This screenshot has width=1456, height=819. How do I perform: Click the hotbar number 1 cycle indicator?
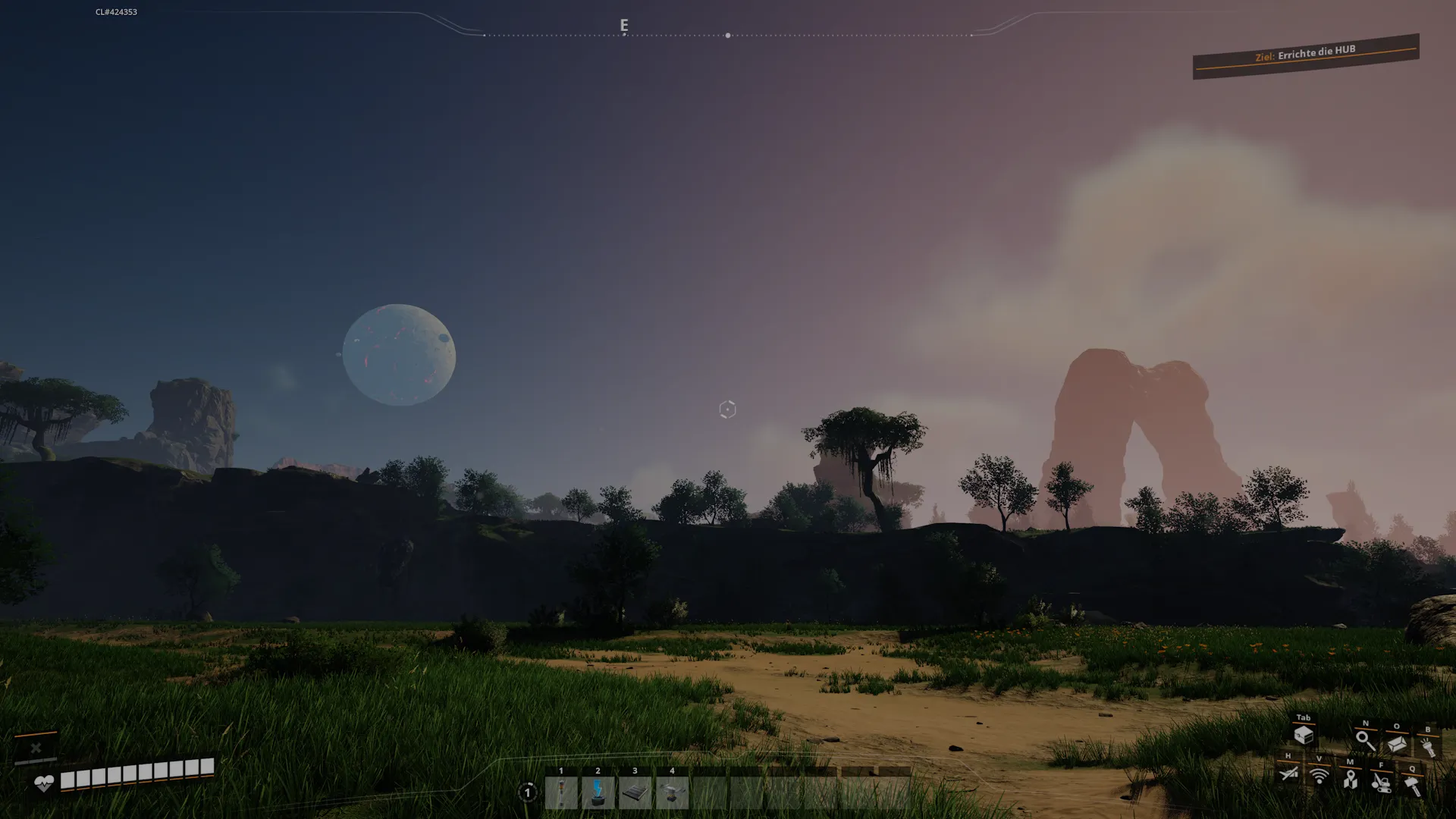(528, 792)
